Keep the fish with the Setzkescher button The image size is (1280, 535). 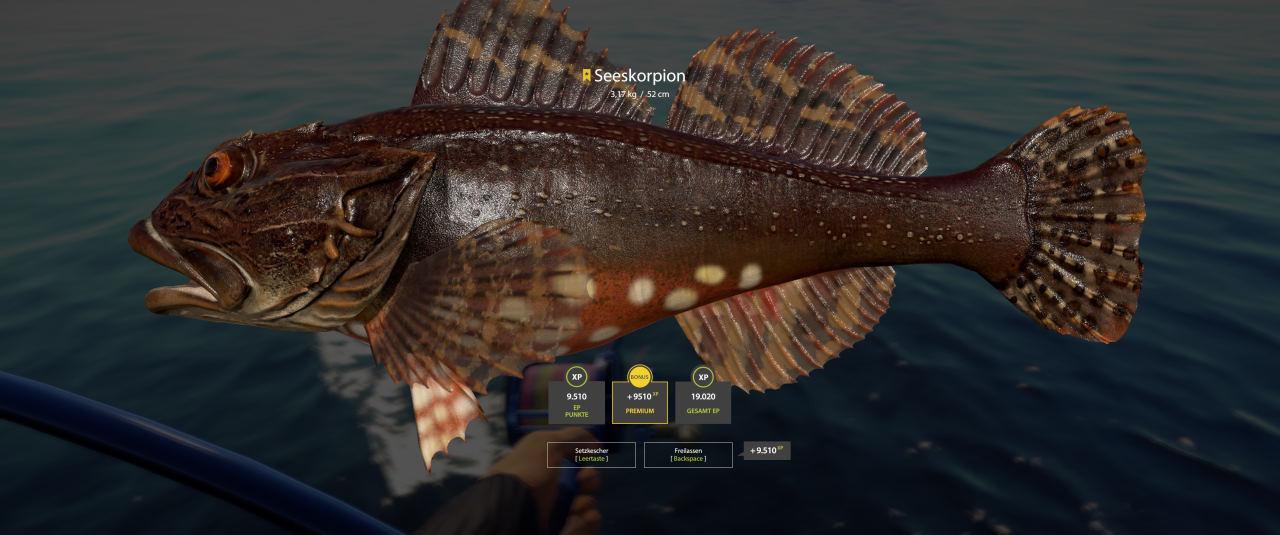pyautogui.click(x=591, y=455)
